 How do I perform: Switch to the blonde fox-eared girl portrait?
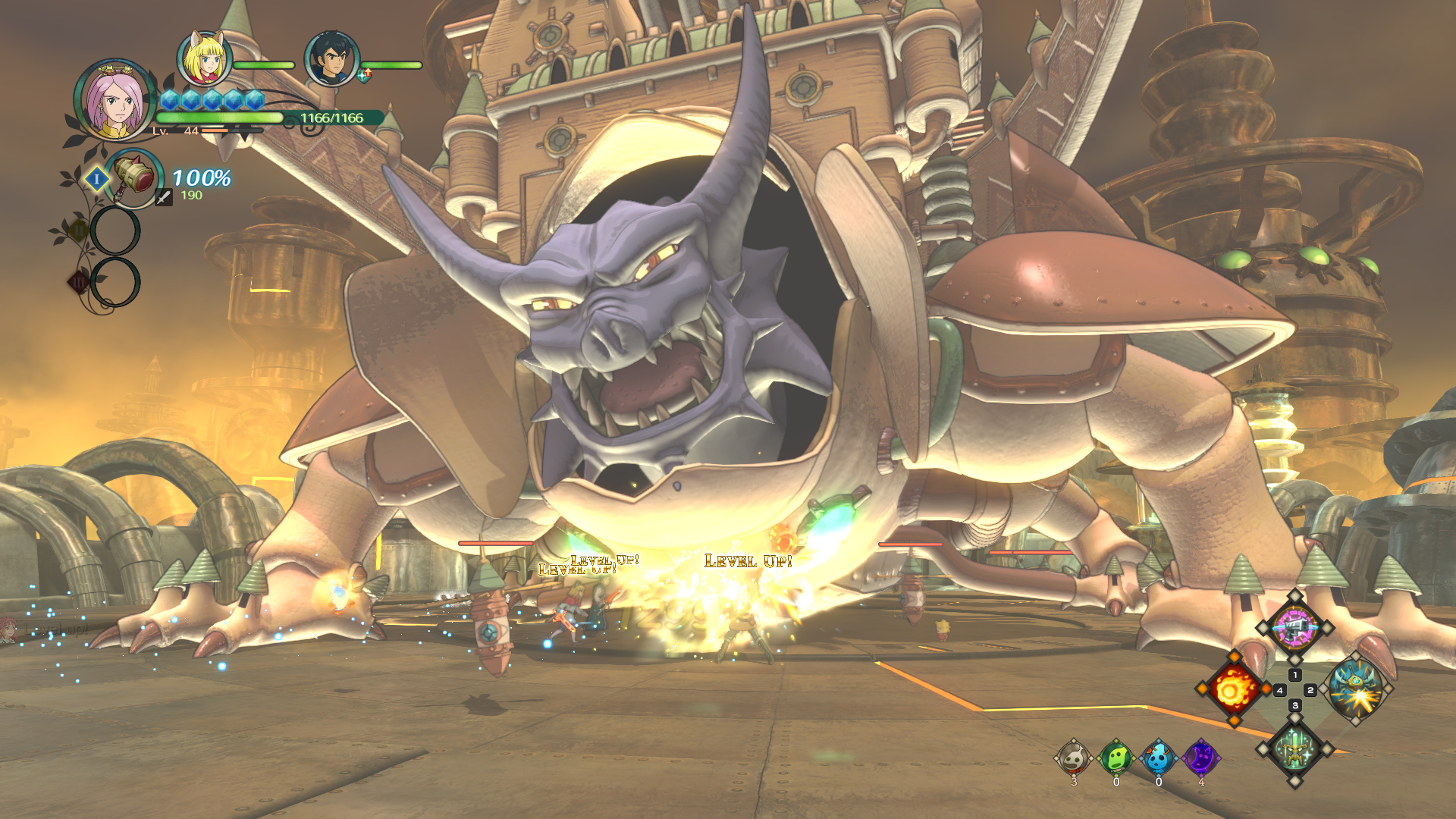coord(204,58)
